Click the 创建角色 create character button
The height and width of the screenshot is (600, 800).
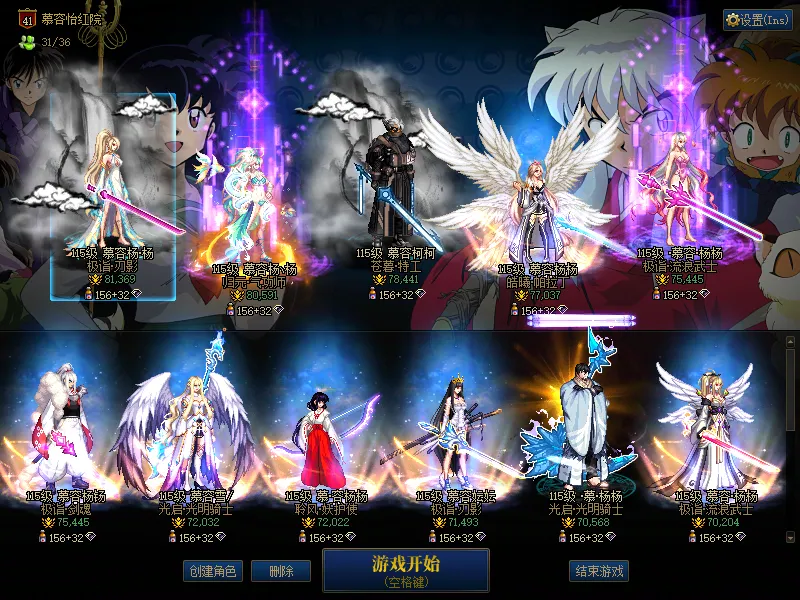pyautogui.click(x=212, y=571)
